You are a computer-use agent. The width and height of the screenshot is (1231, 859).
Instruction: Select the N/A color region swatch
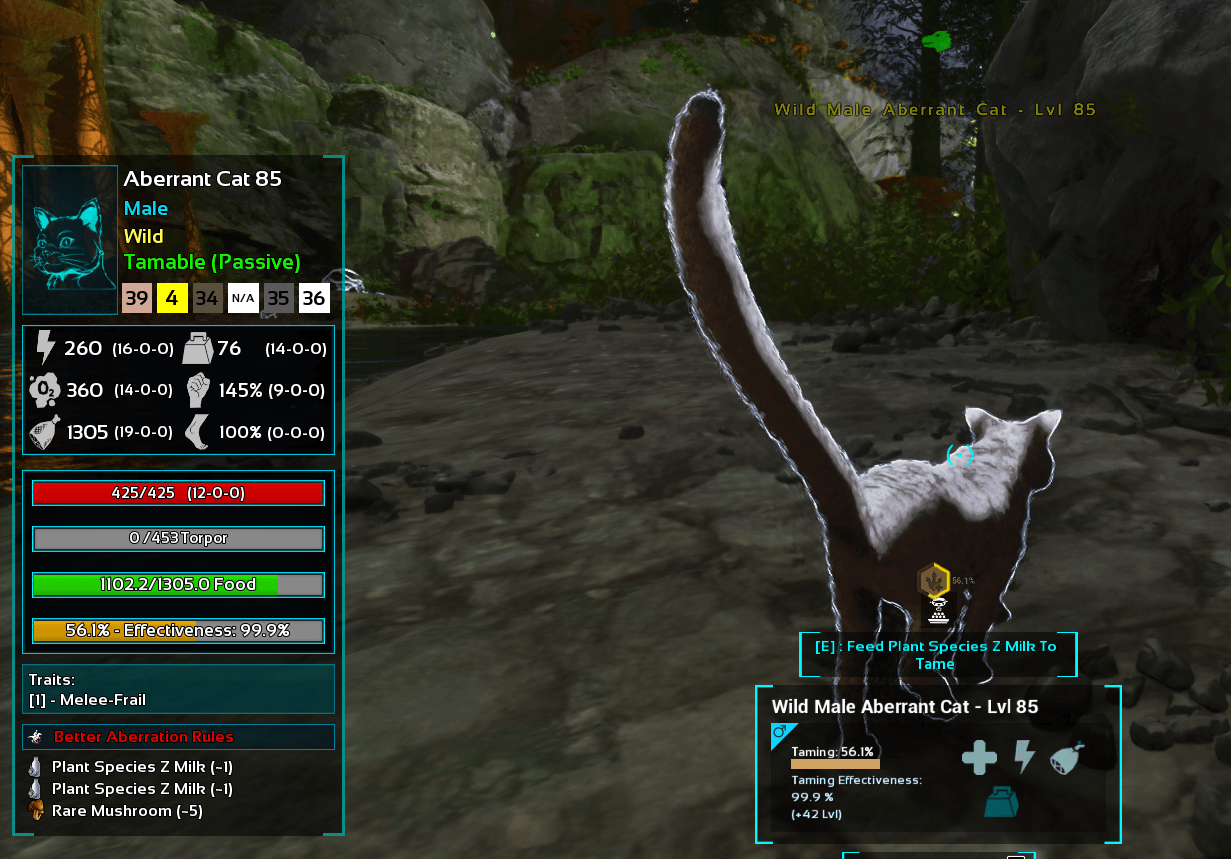click(242, 298)
